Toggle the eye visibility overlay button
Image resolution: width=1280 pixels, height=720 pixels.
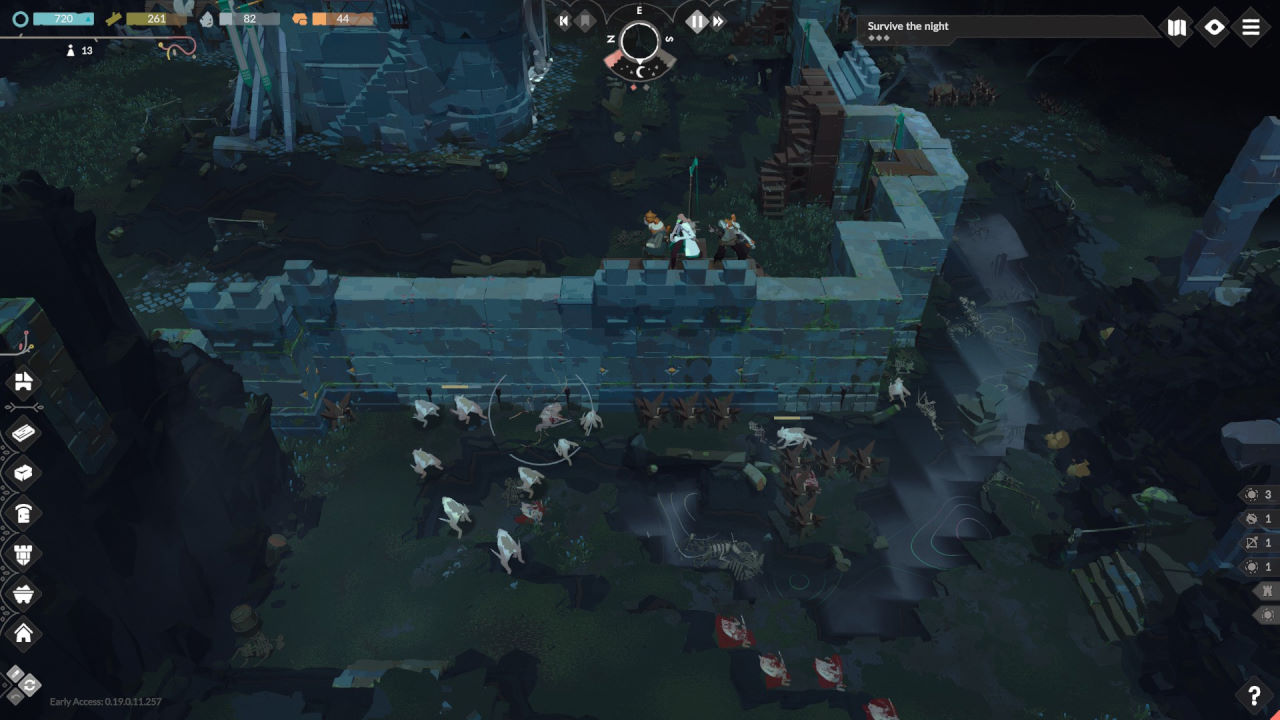coord(1214,28)
